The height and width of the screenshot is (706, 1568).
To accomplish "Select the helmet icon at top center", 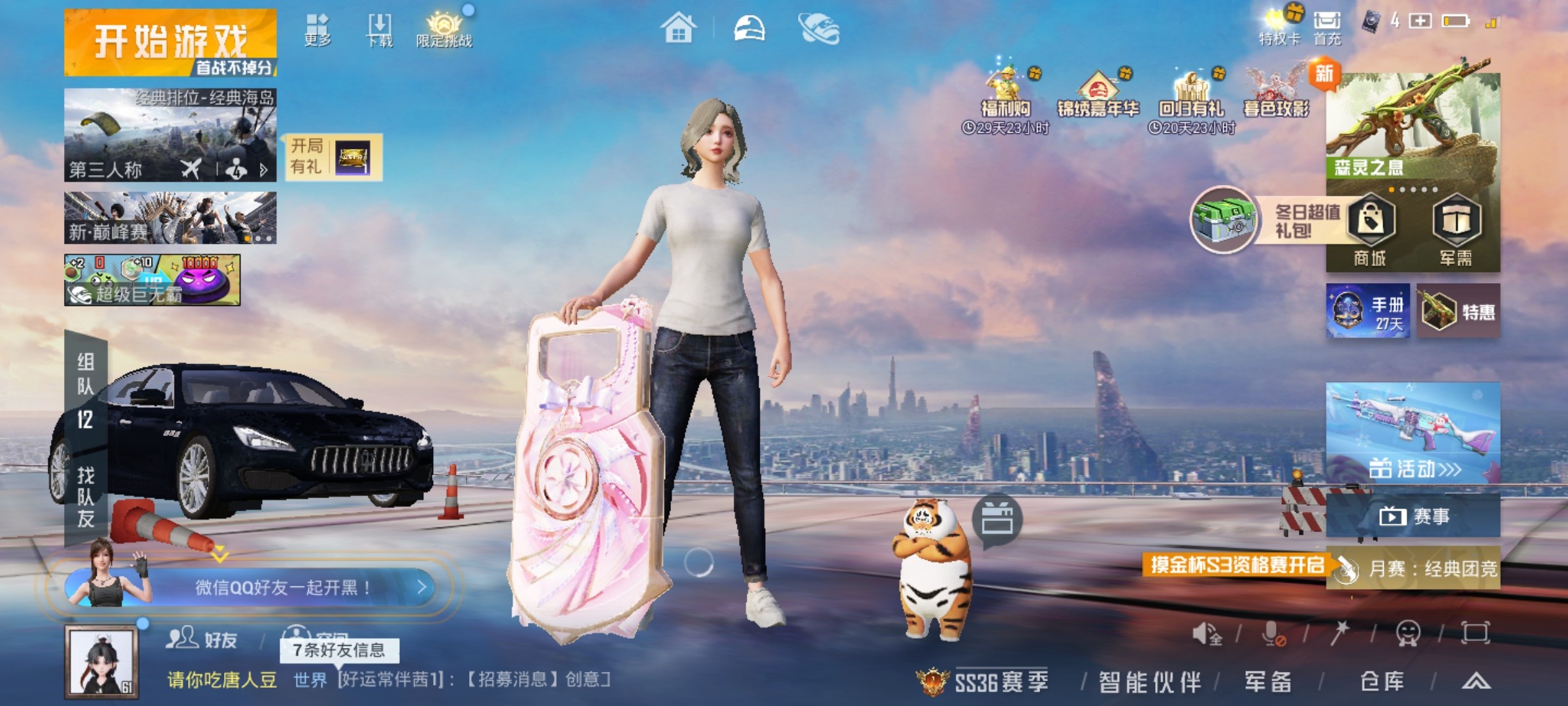I will coord(750,28).
